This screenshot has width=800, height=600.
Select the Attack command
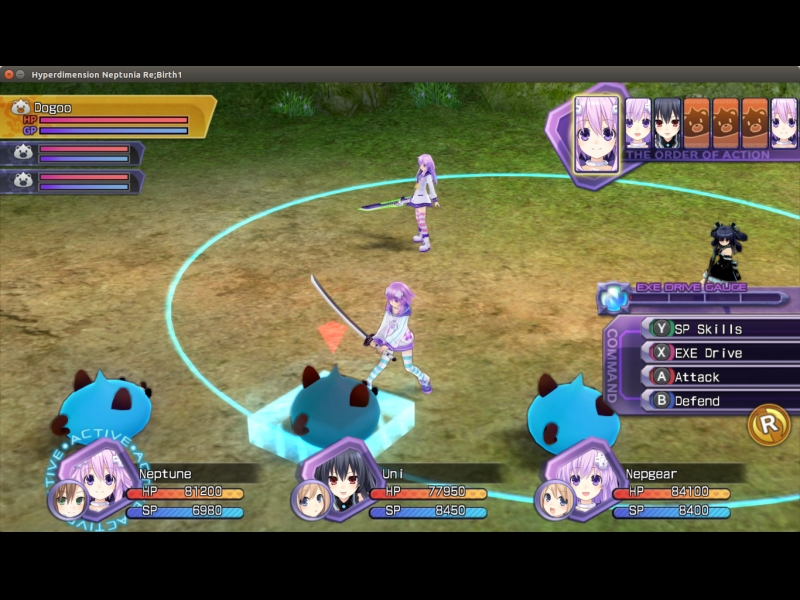coord(697,377)
